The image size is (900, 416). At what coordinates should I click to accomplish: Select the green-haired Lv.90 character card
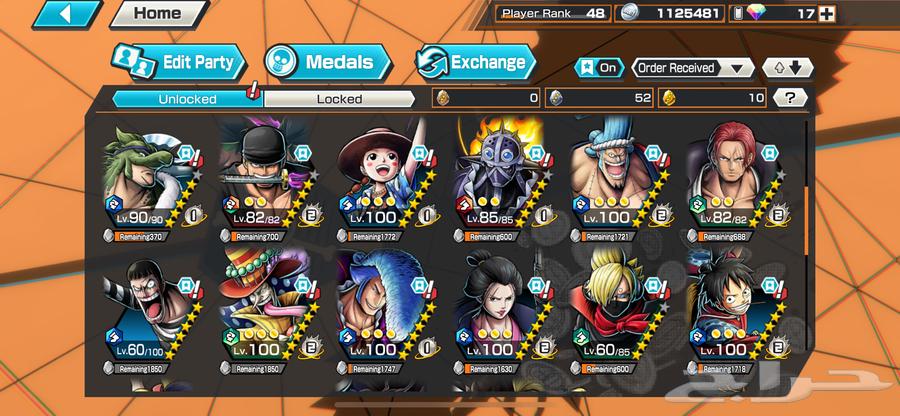coord(148,180)
